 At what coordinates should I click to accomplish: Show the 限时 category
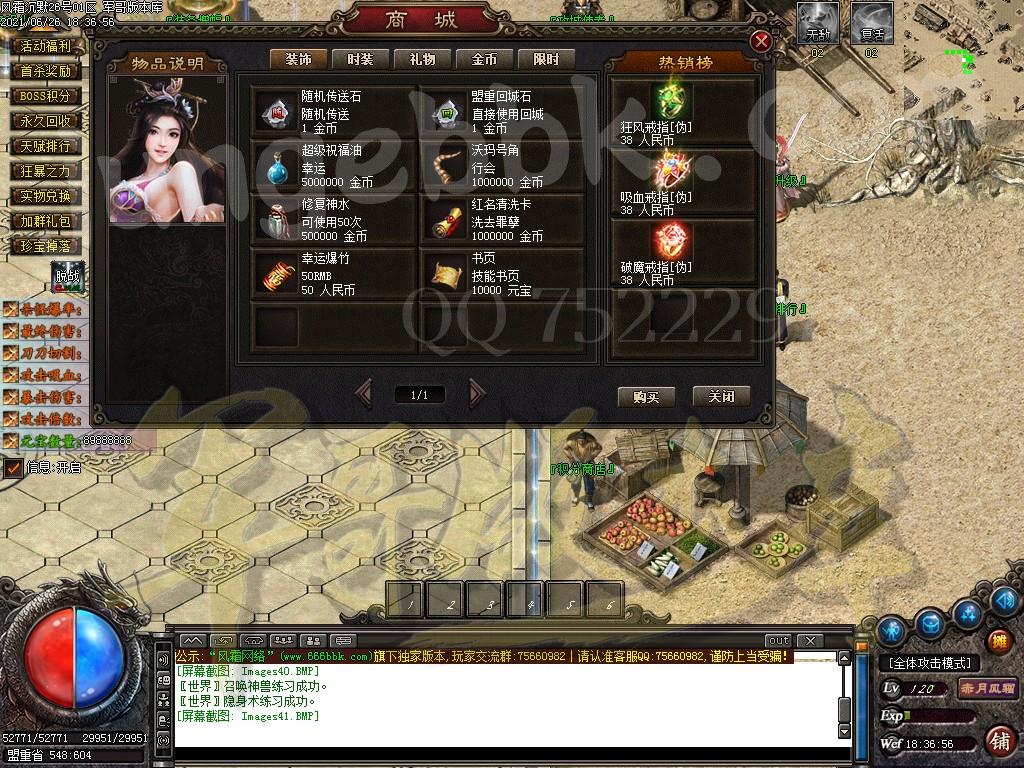[546, 59]
